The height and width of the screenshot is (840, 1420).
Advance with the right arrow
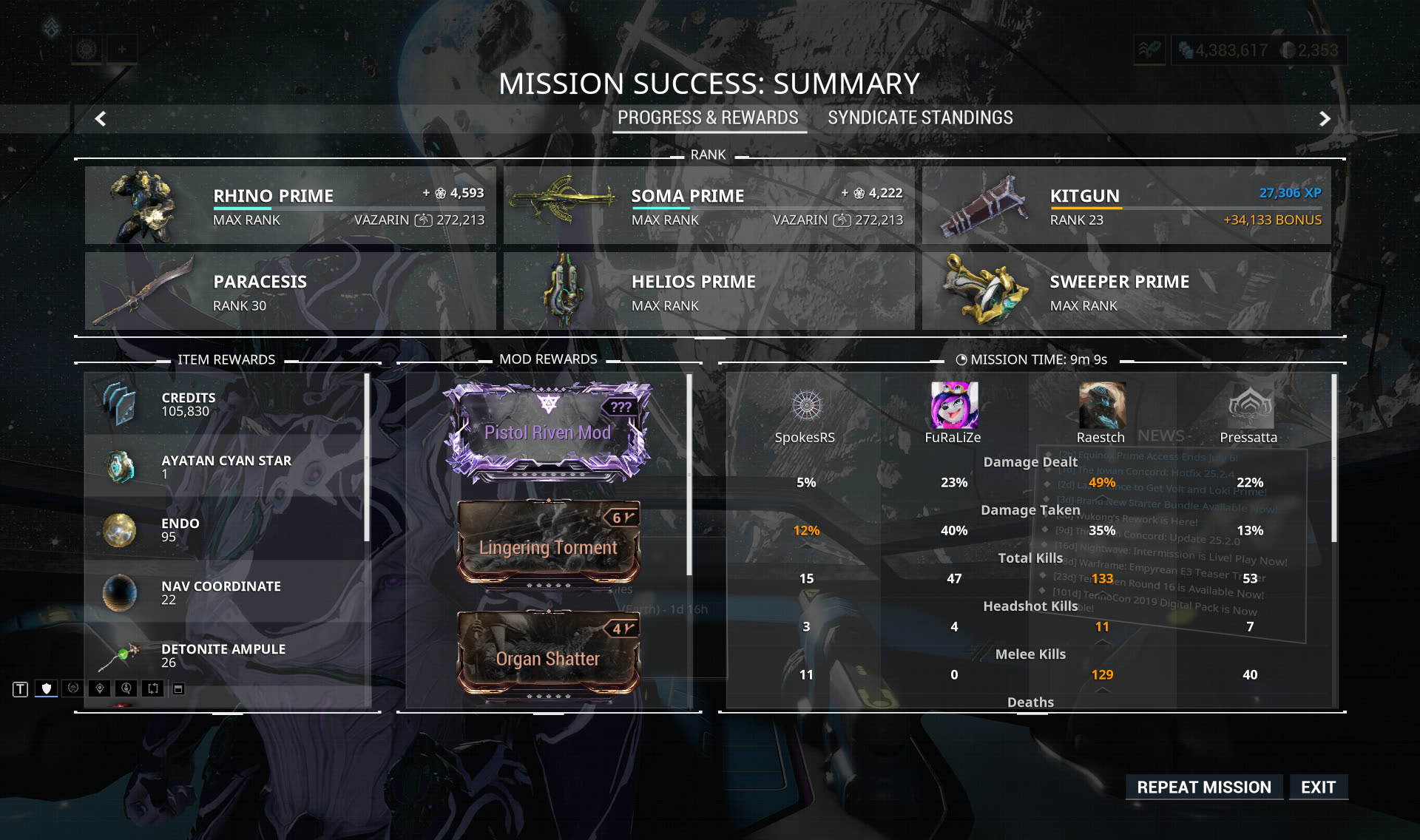(x=1325, y=118)
